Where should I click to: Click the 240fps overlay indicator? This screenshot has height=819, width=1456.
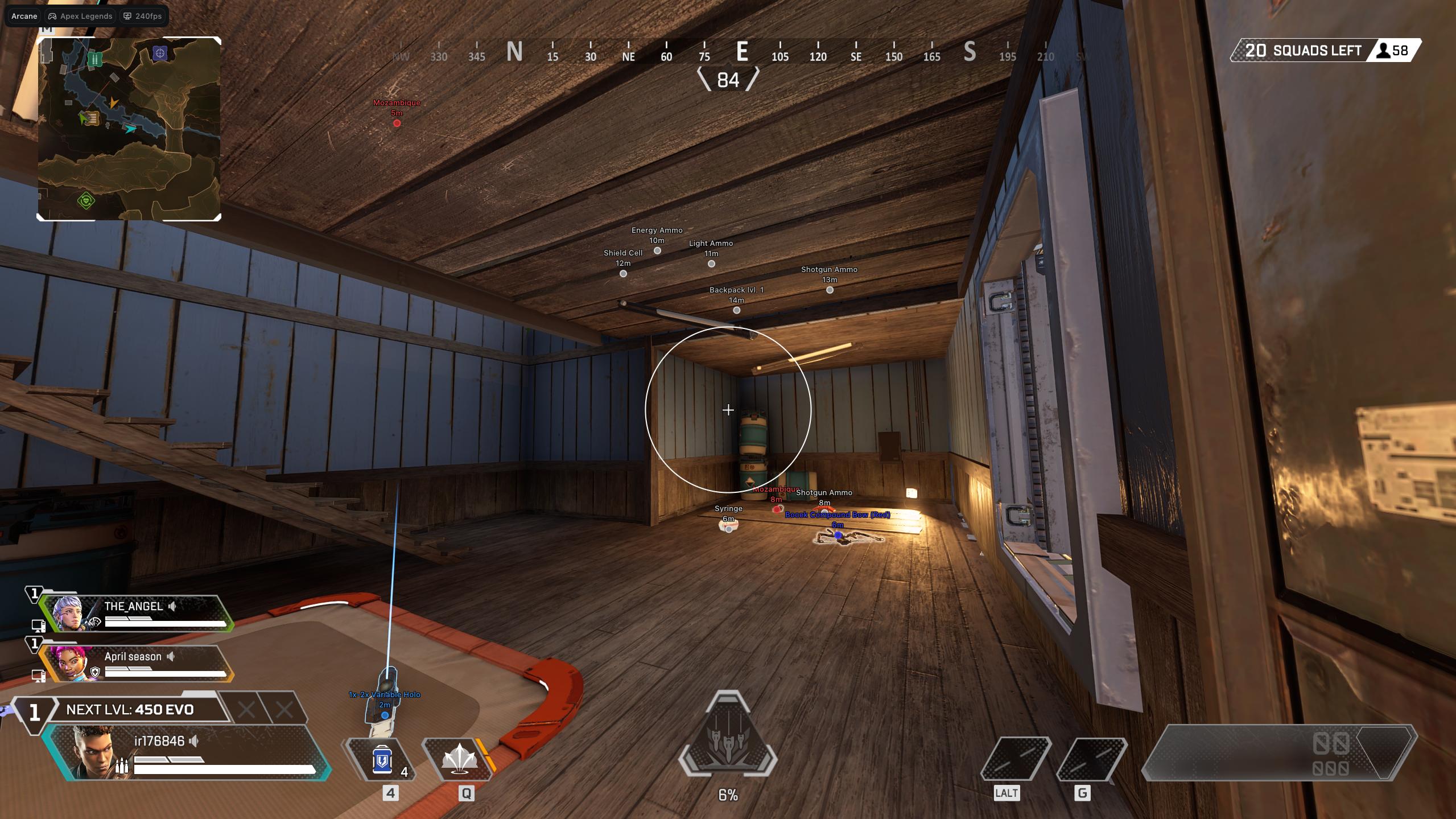tap(143, 16)
